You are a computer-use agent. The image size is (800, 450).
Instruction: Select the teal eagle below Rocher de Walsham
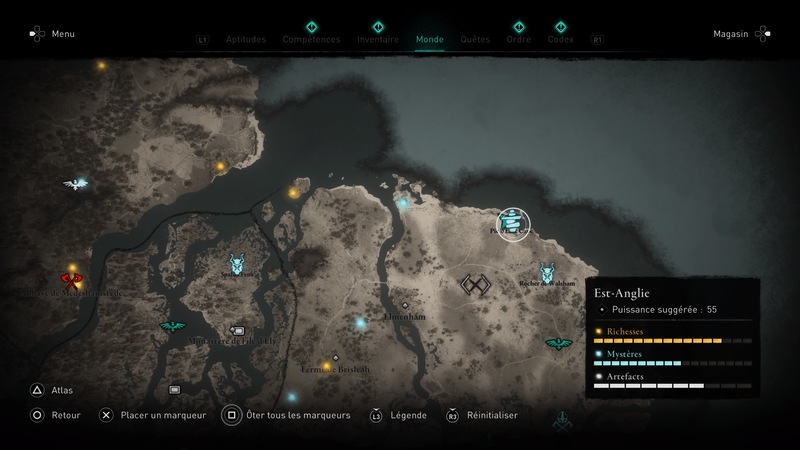(557, 344)
